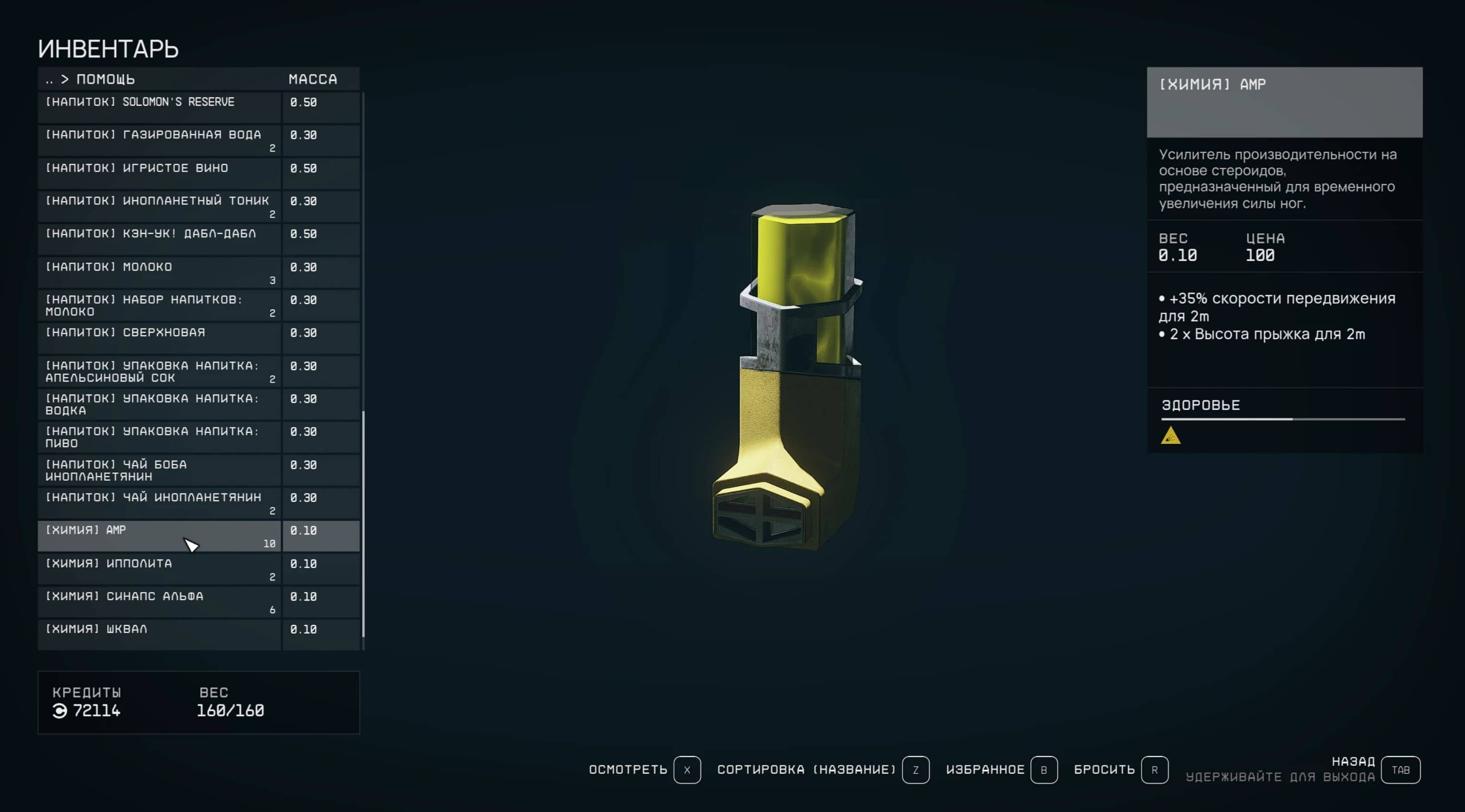Screen dimensions: 1465x812
Task: Mark item with Избранное
Action: pyautogui.click(x=1044, y=770)
